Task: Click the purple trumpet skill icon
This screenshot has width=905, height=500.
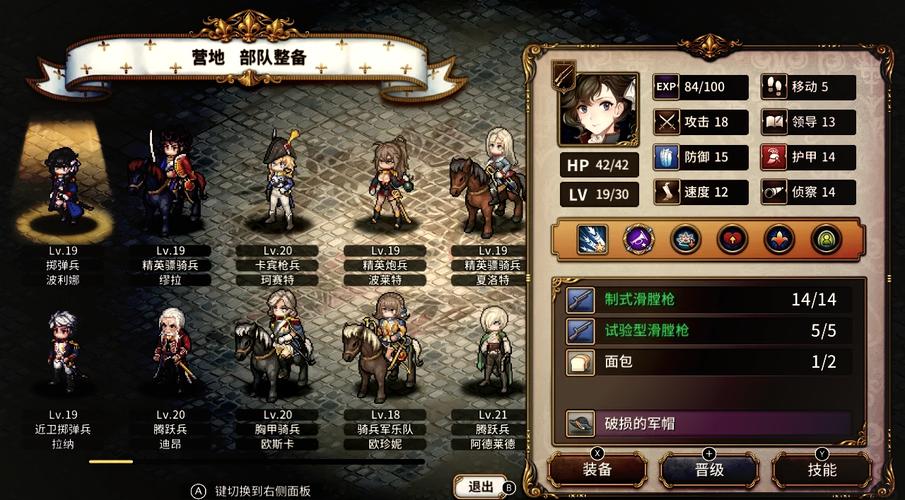Action: click(x=639, y=238)
